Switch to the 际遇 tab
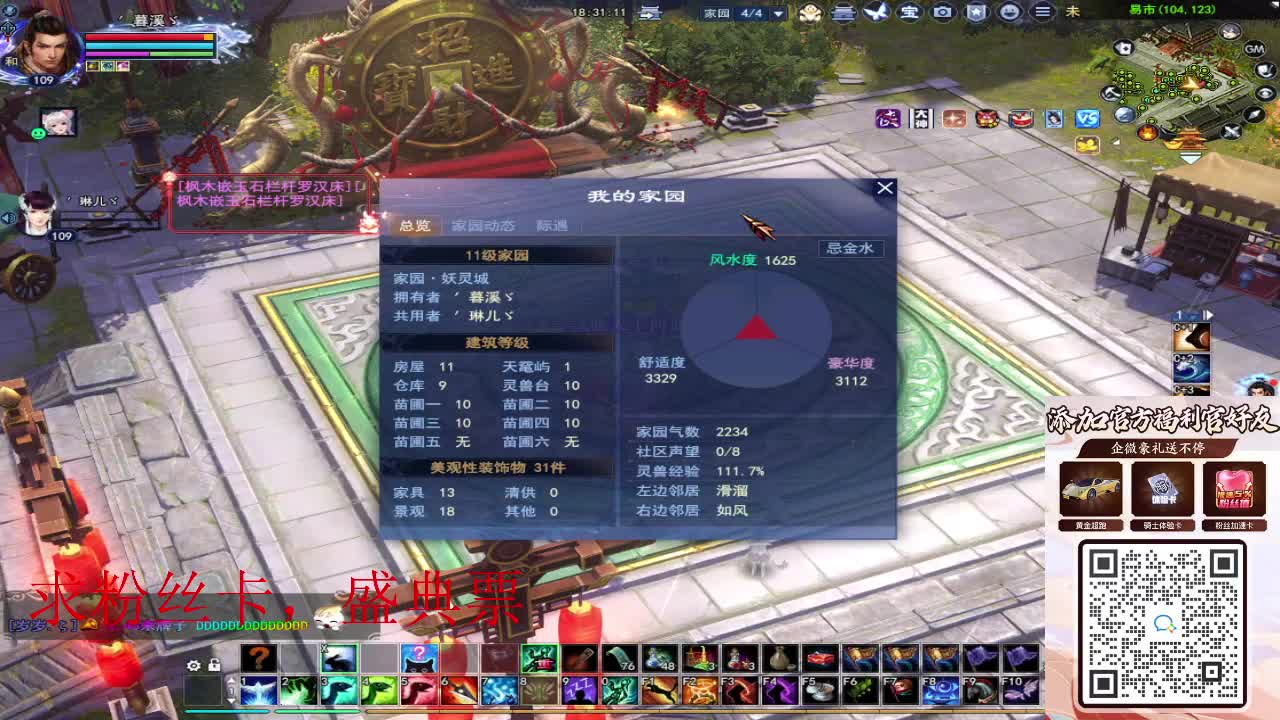This screenshot has height=720, width=1280. [x=550, y=226]
